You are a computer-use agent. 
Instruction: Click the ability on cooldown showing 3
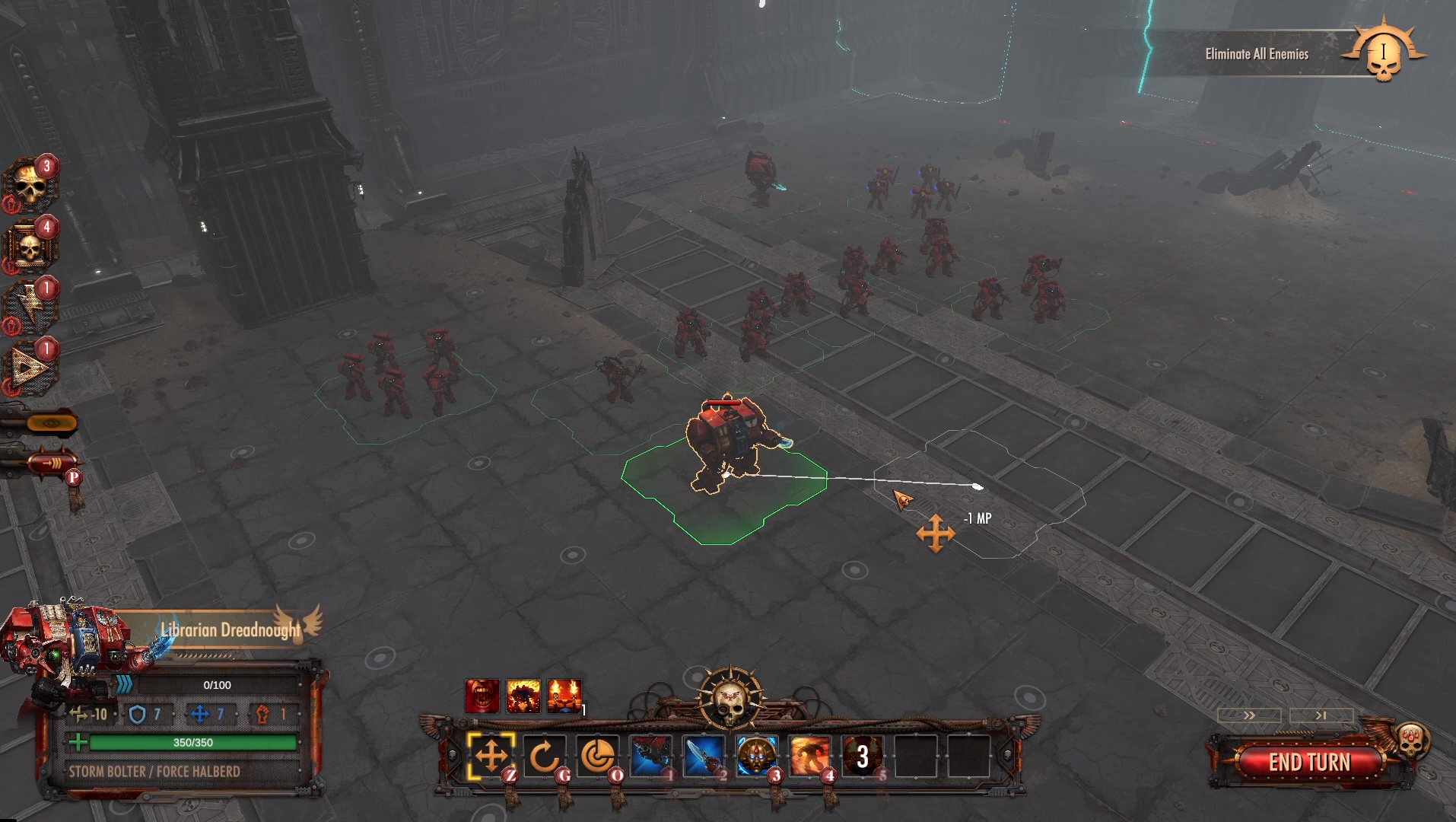point(863,757)
